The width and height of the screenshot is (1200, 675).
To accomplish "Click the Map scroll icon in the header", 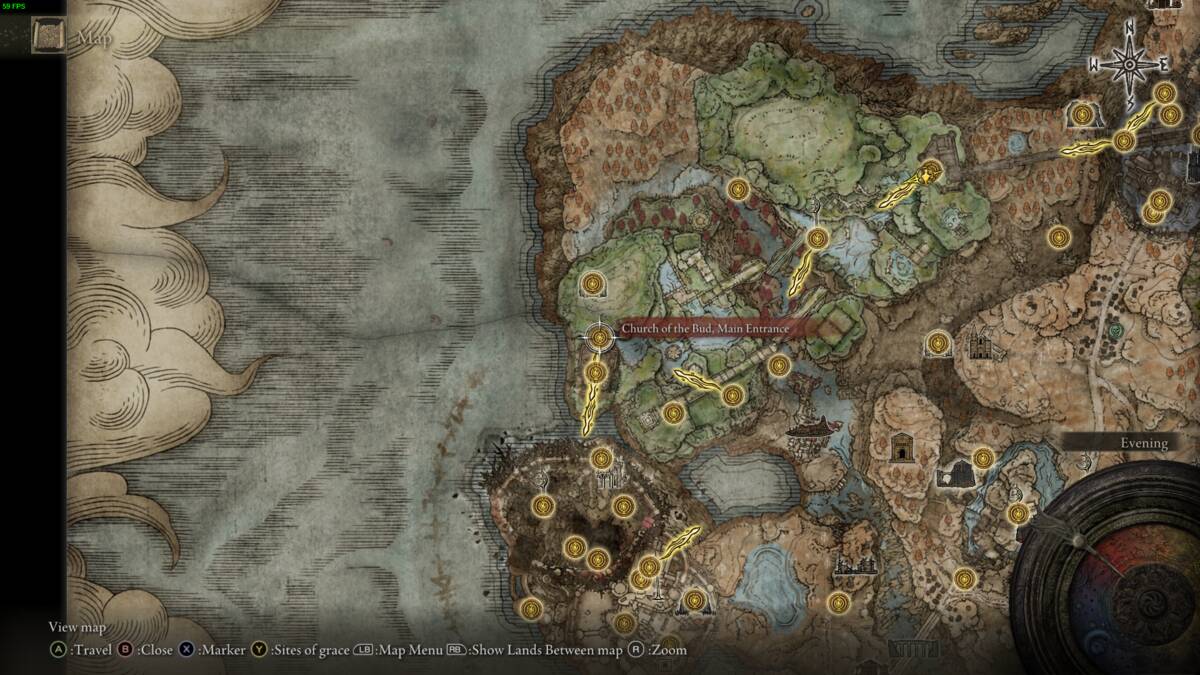I will (47, 39).
